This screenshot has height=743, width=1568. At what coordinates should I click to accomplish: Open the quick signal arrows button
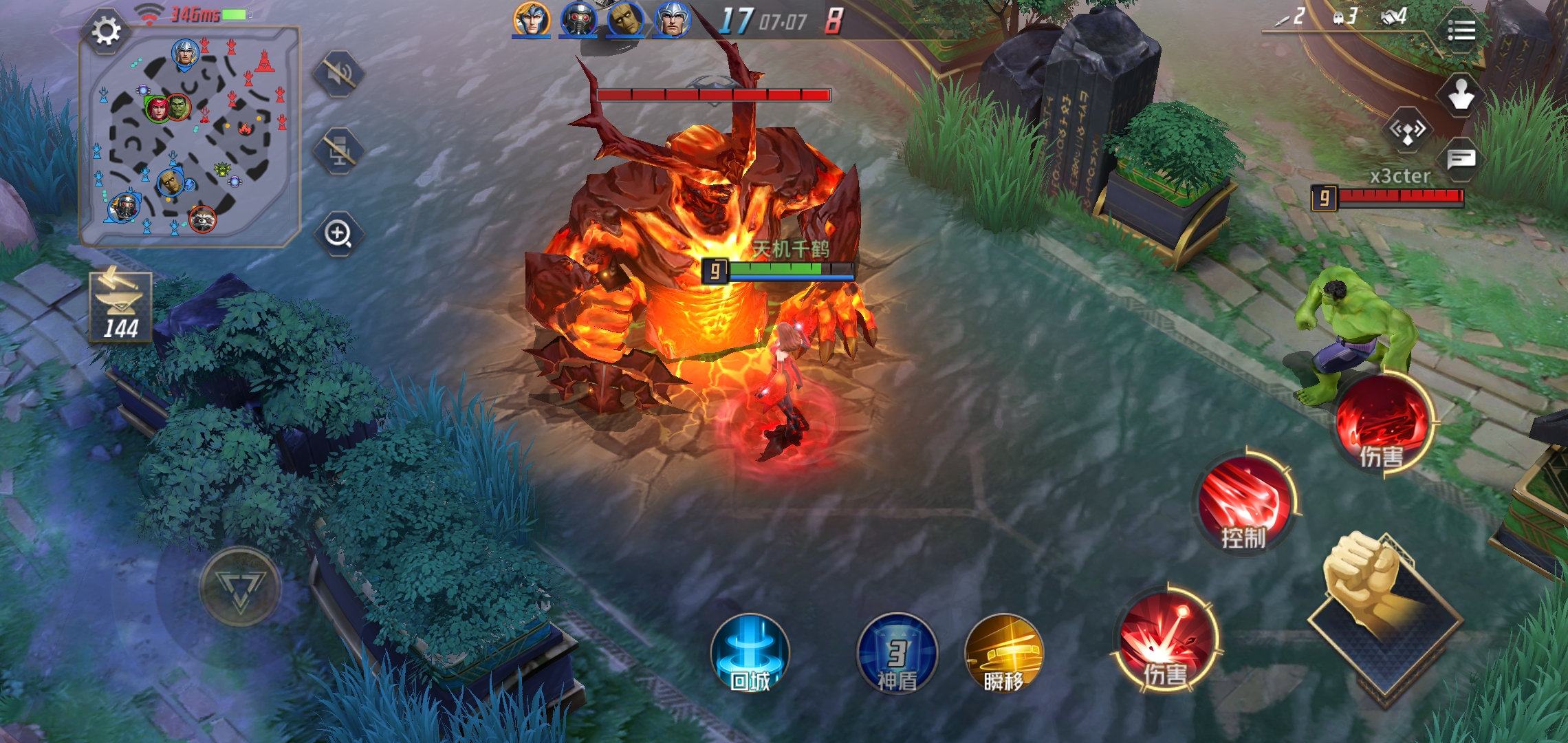tap(1407, 129)
